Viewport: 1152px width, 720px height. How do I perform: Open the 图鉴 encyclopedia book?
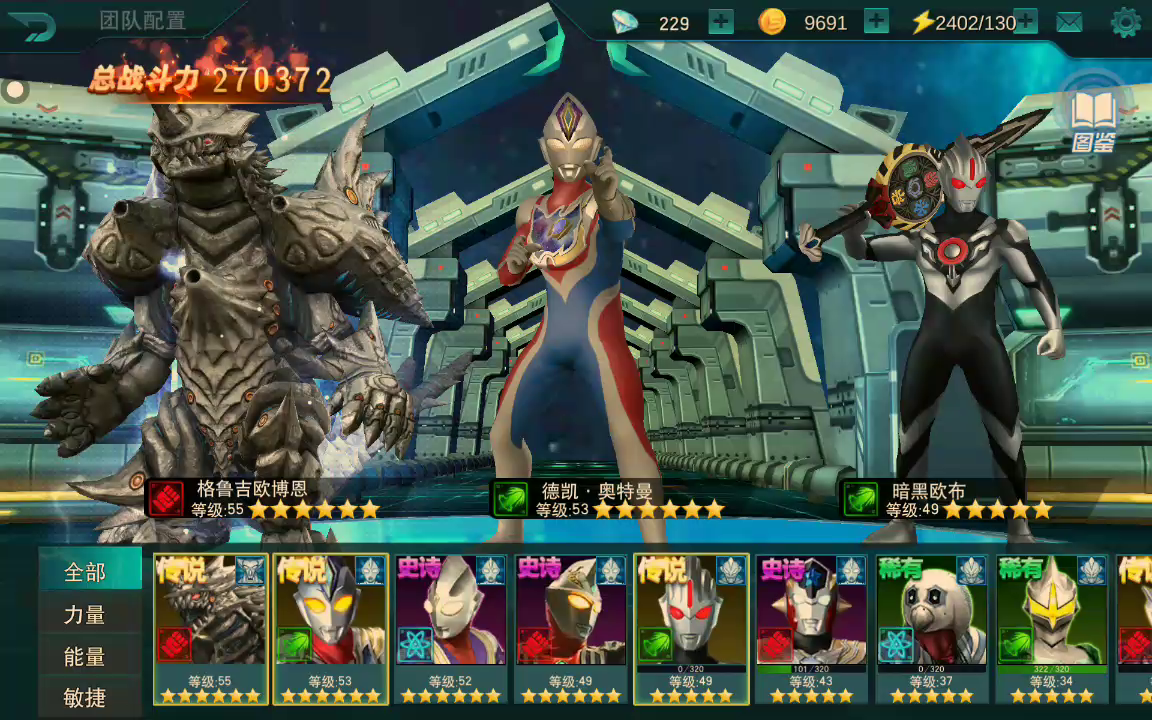point(1093,120)
